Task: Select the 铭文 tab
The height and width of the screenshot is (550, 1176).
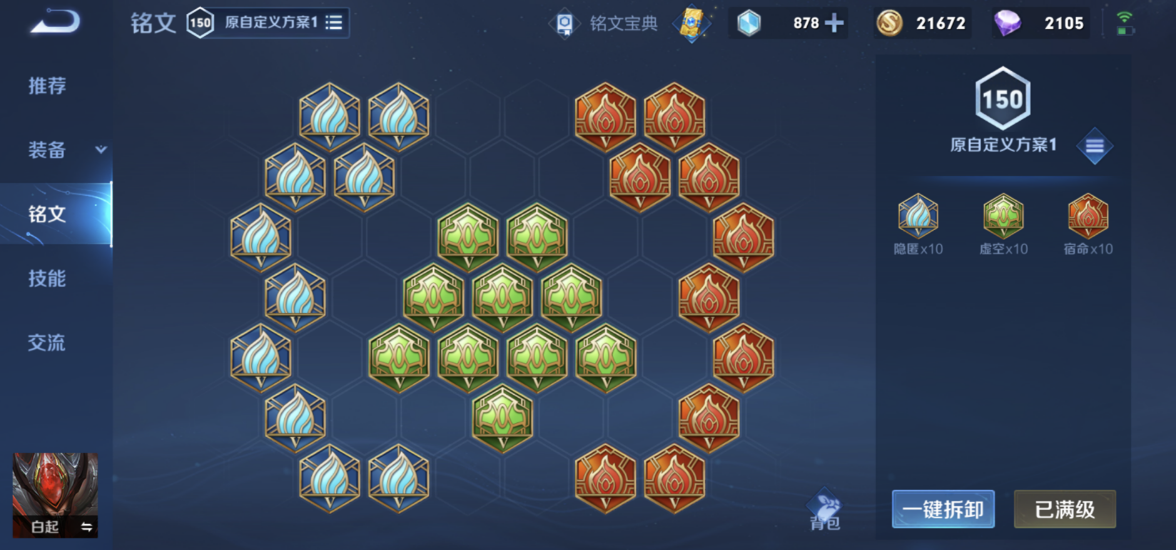Action: pyautogui.click(x=47, y=214)
